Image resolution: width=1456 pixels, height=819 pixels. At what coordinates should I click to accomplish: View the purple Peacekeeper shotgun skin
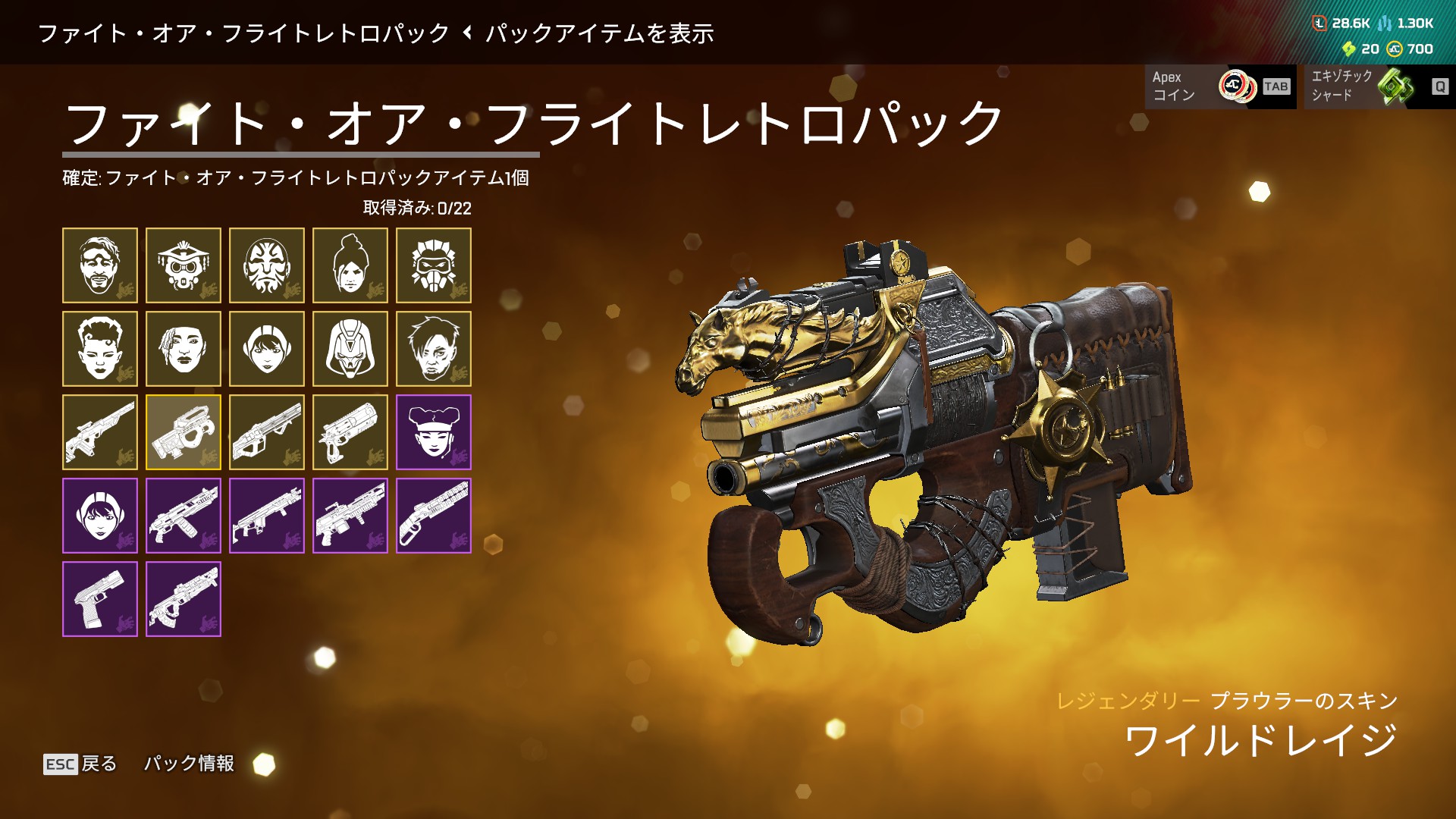(434, 516)
